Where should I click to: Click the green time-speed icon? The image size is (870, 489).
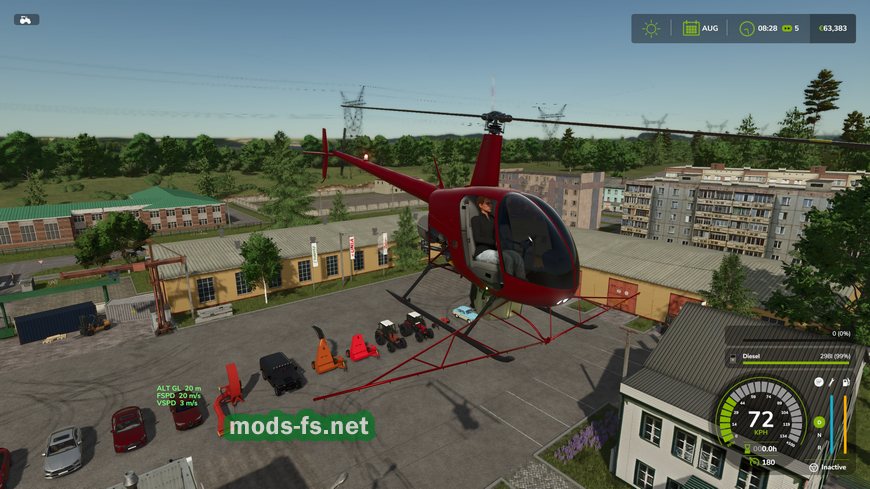pyautogui.click(x=785, y=28)
